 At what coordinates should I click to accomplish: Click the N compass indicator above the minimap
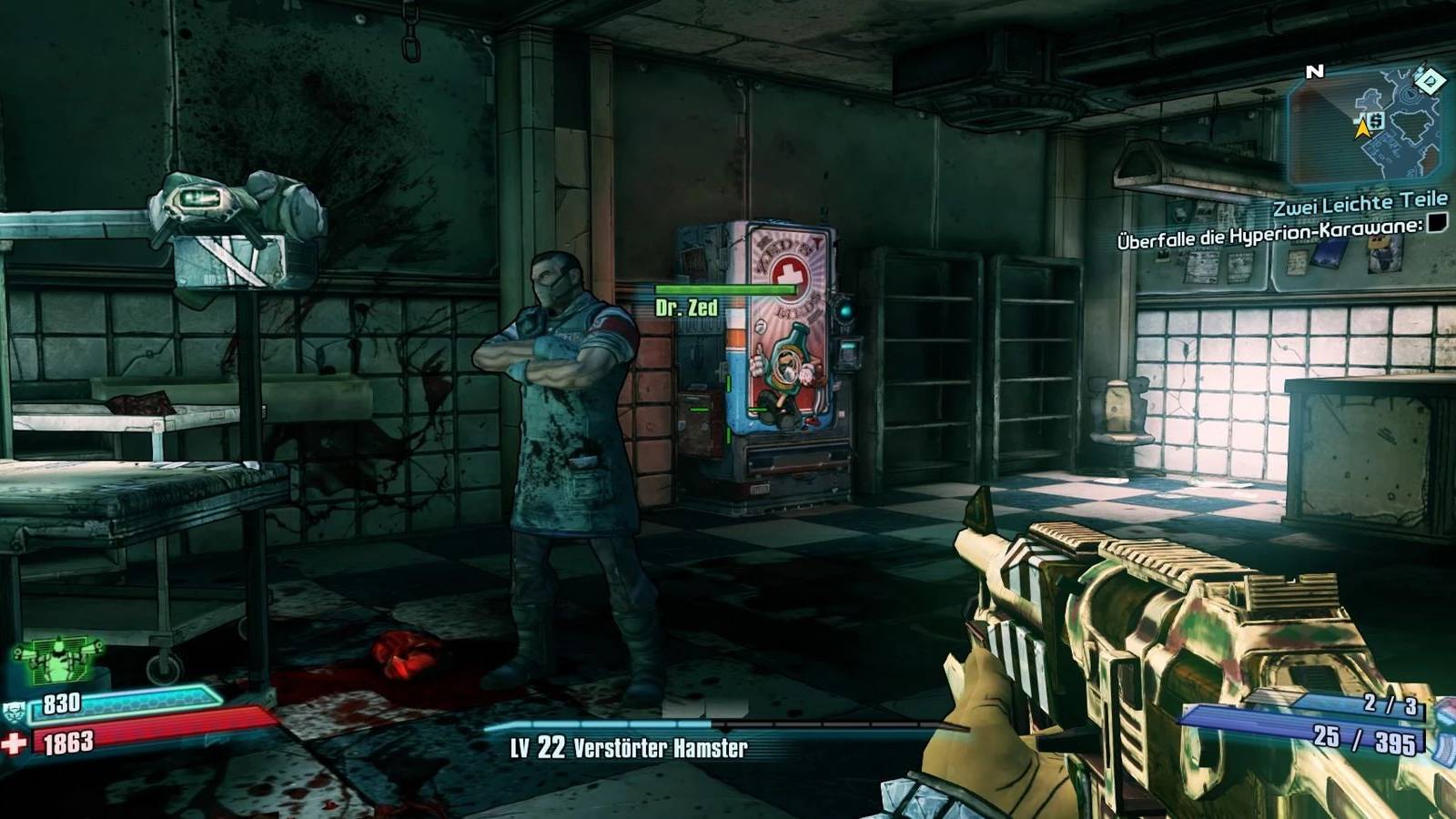[x=1314, y=70]
